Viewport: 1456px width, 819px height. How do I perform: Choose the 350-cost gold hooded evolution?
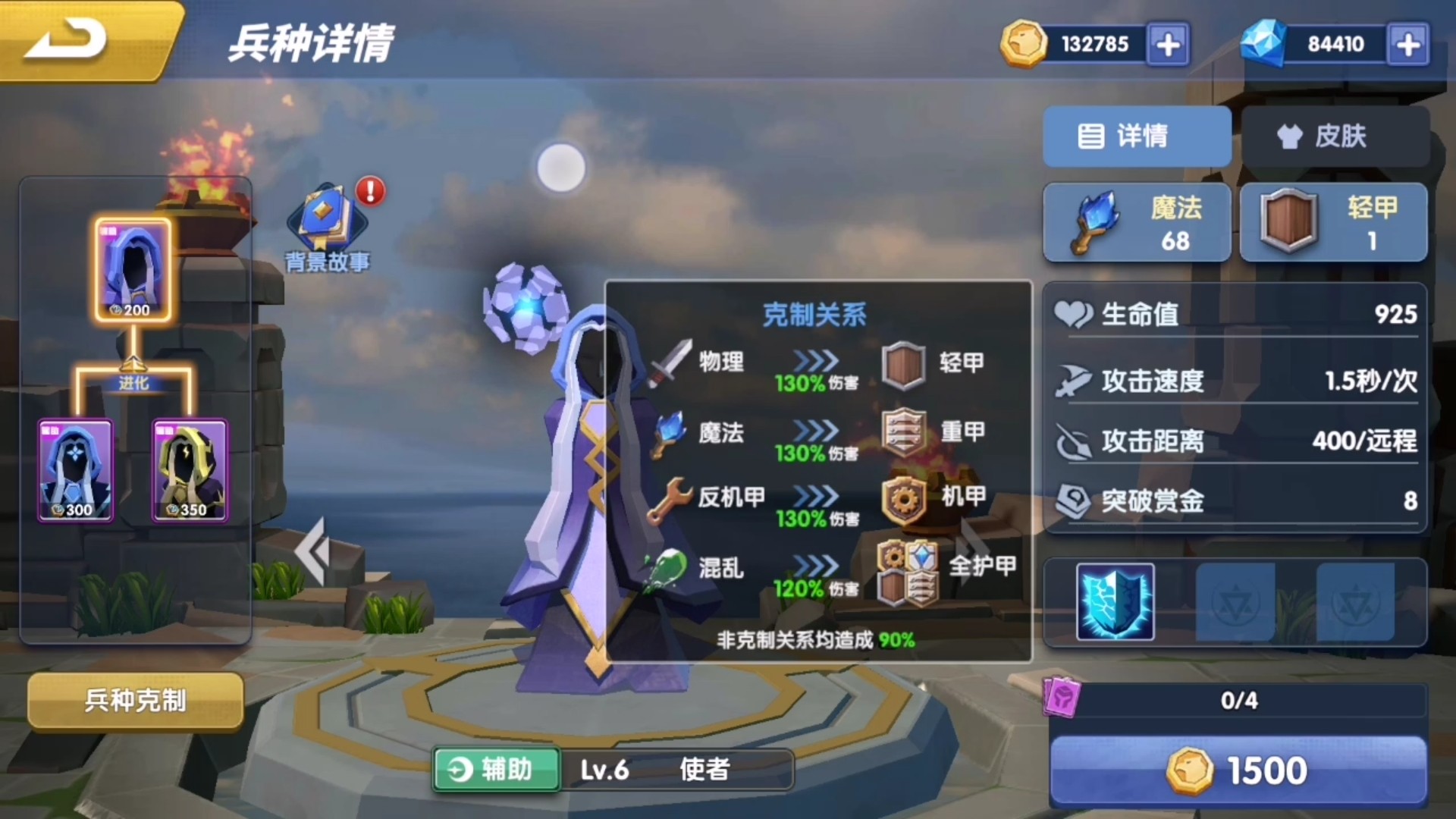[x=190, y=470]
